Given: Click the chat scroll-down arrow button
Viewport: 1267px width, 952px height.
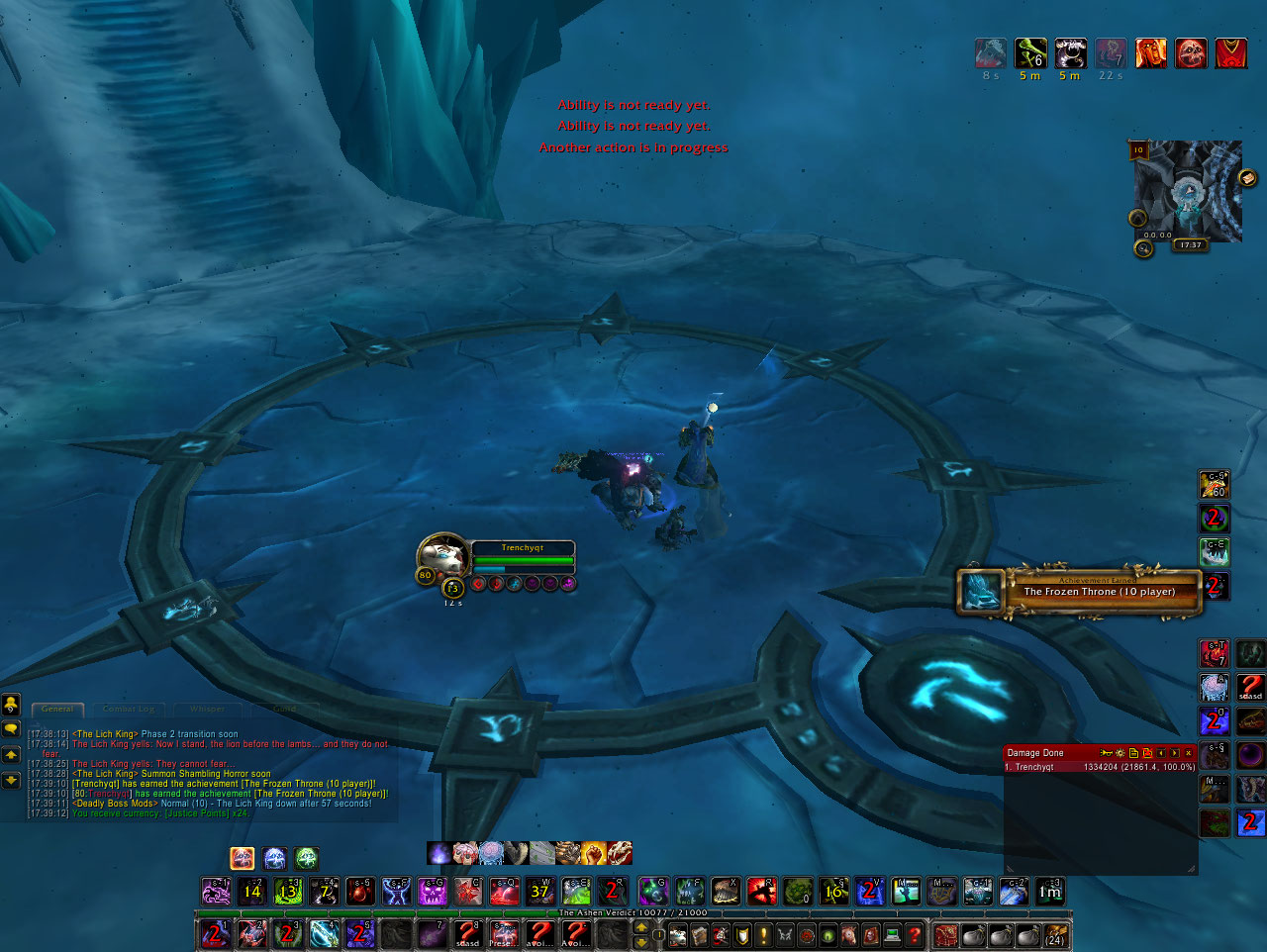Looking at the screenshot, I should (11, 780).
